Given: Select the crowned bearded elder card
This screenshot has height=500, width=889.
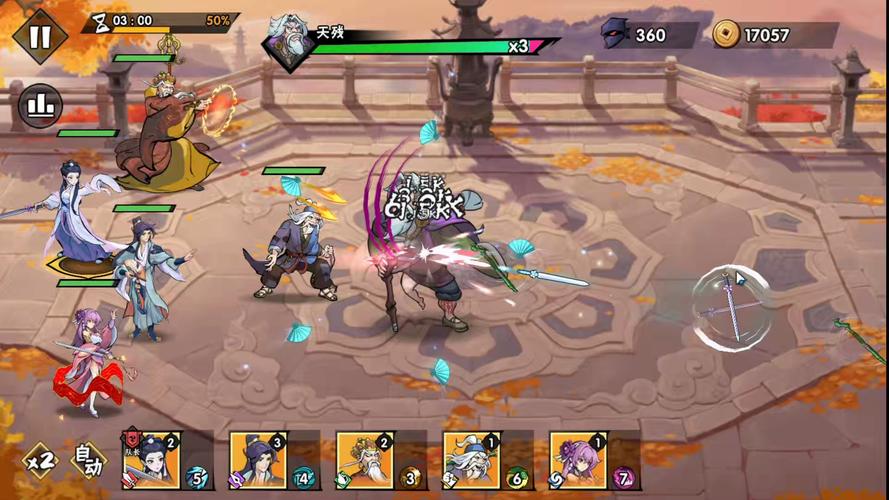Looking at the screenshot, I should click(x=365, y=460).
